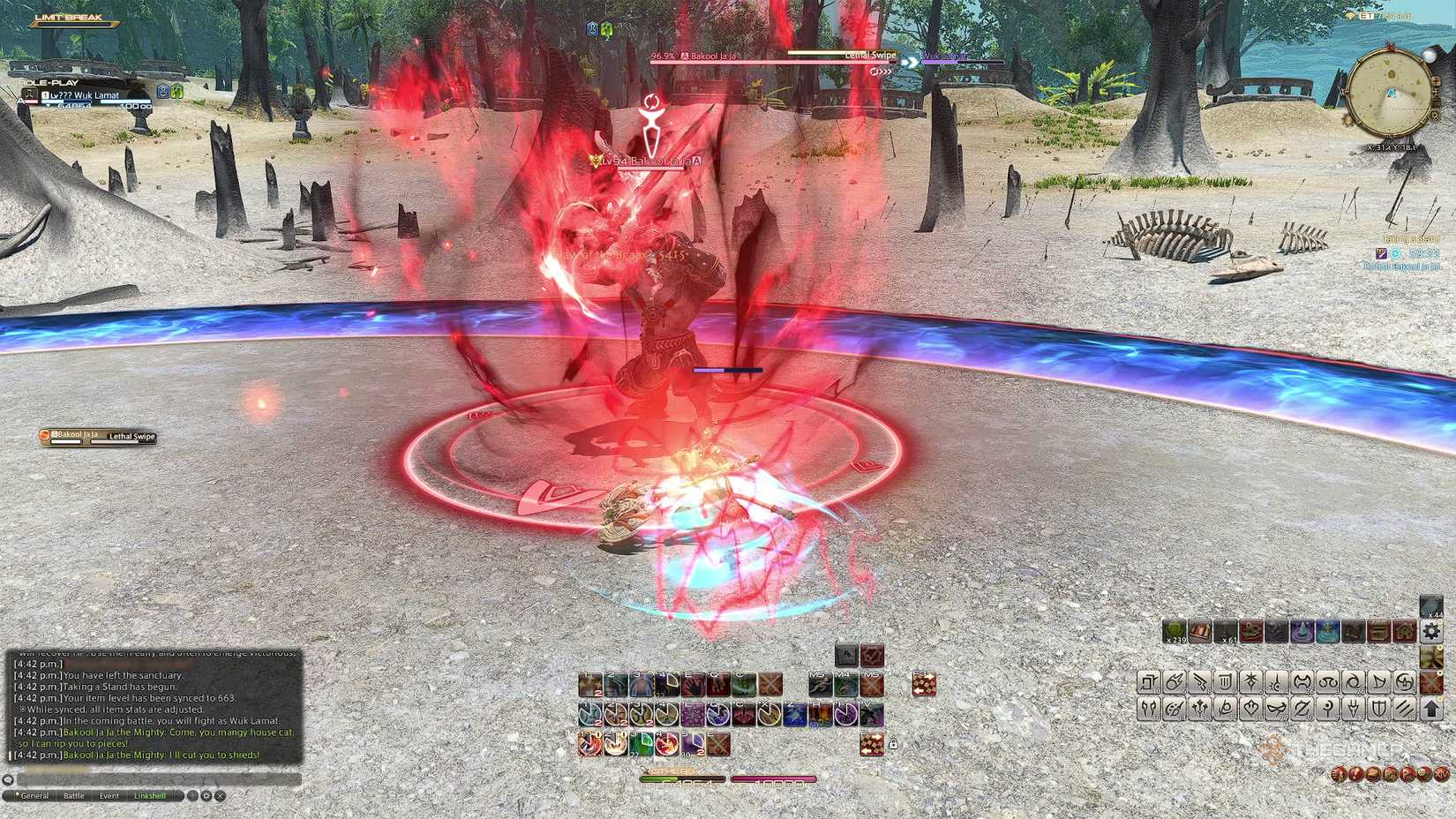
Task: Switch to the Battle chat tab
Action: tap(73, 795)
